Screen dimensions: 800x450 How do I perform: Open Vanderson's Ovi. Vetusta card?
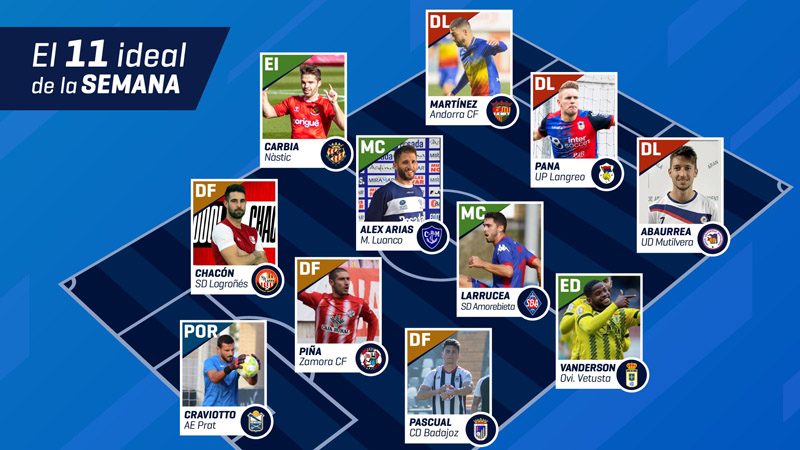coord(598,330)
